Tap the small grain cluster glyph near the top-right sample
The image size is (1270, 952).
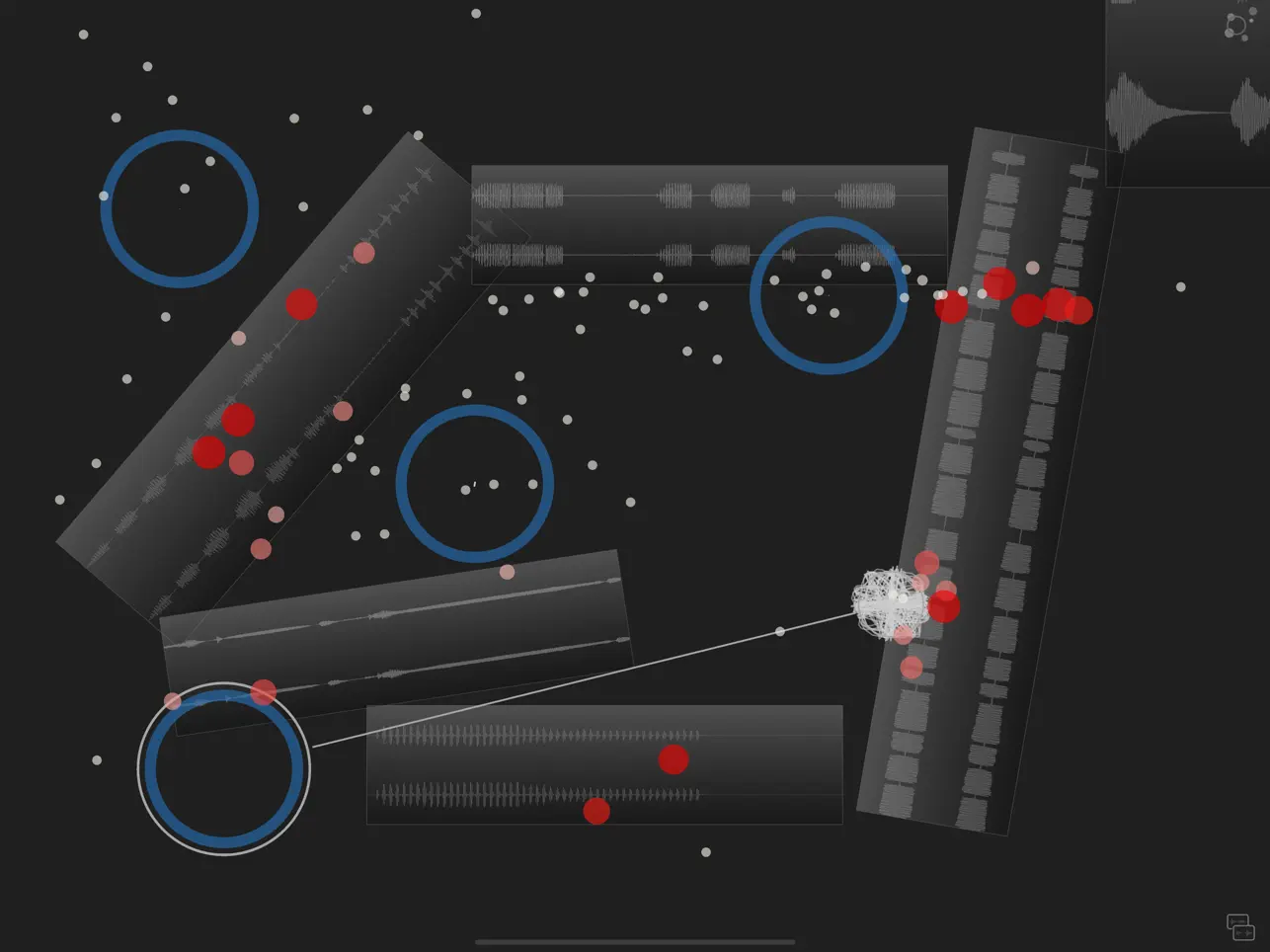point(1233,27)
